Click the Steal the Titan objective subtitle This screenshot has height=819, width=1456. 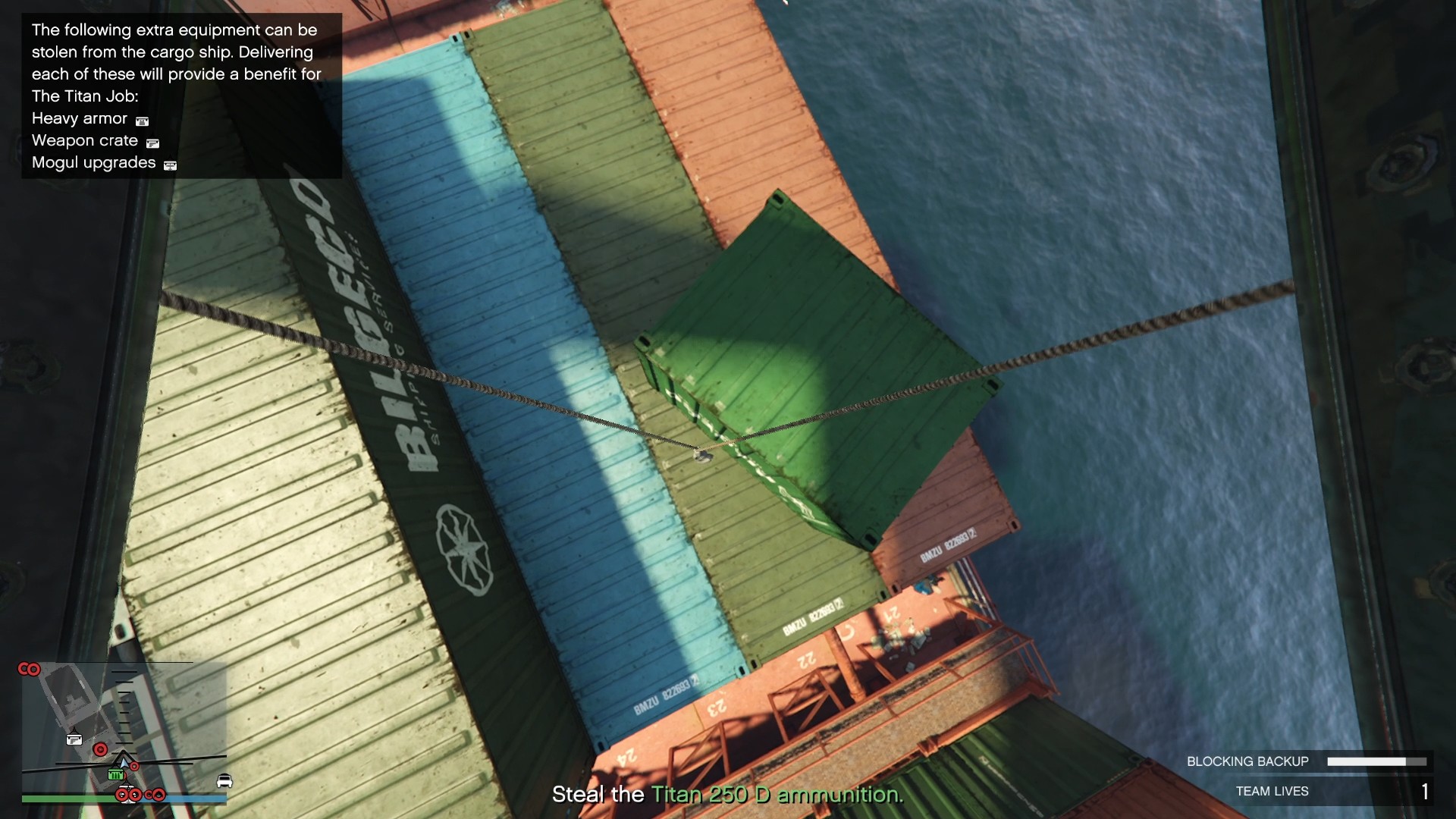tap(726, 795)
